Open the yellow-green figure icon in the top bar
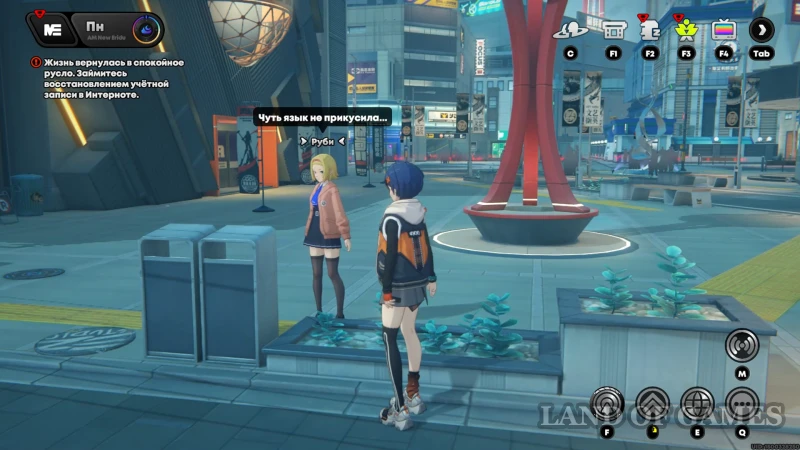The image size is (800, 450). tap(686, 30)
